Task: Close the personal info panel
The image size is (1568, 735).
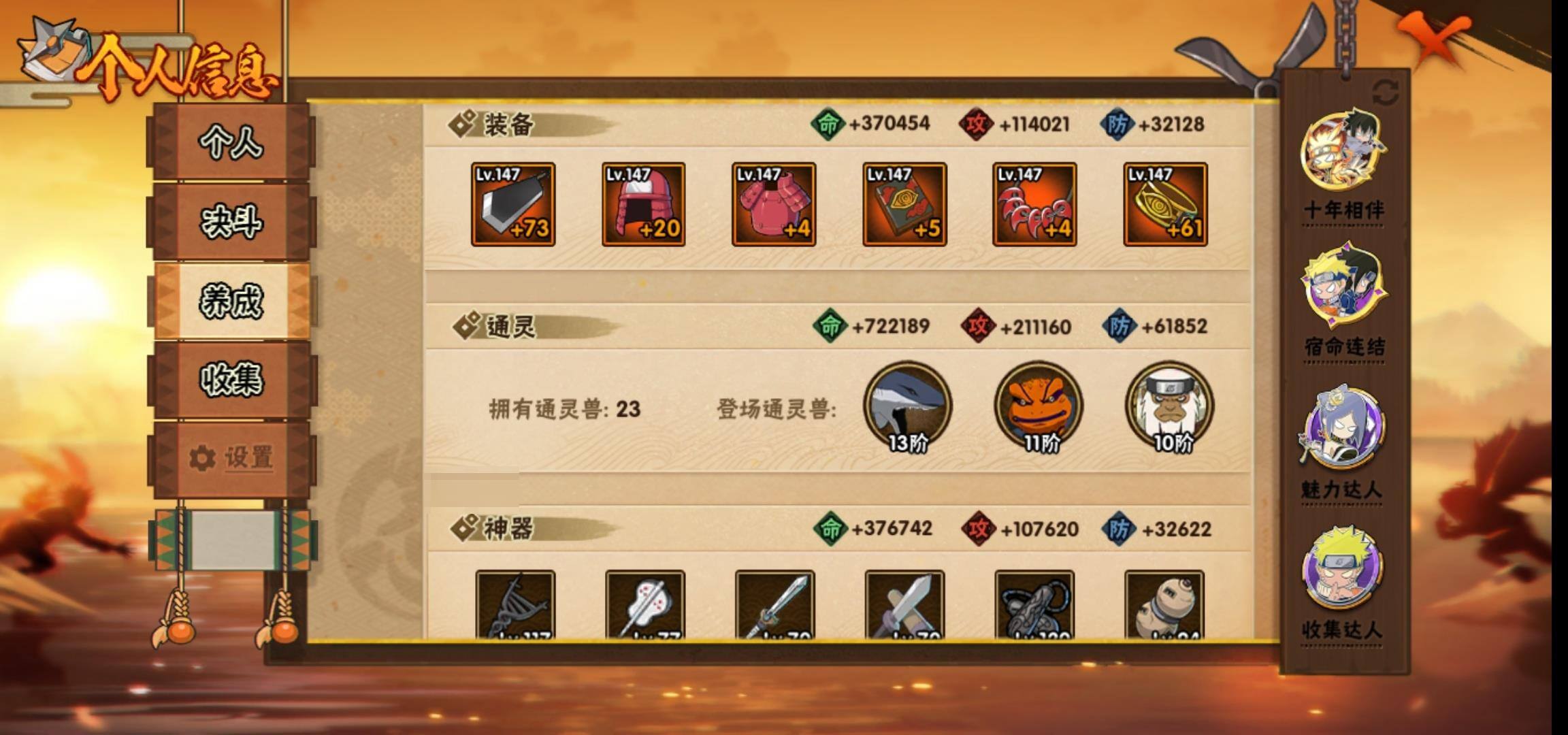Action: pyautogui.click(x=1435, y=42)
